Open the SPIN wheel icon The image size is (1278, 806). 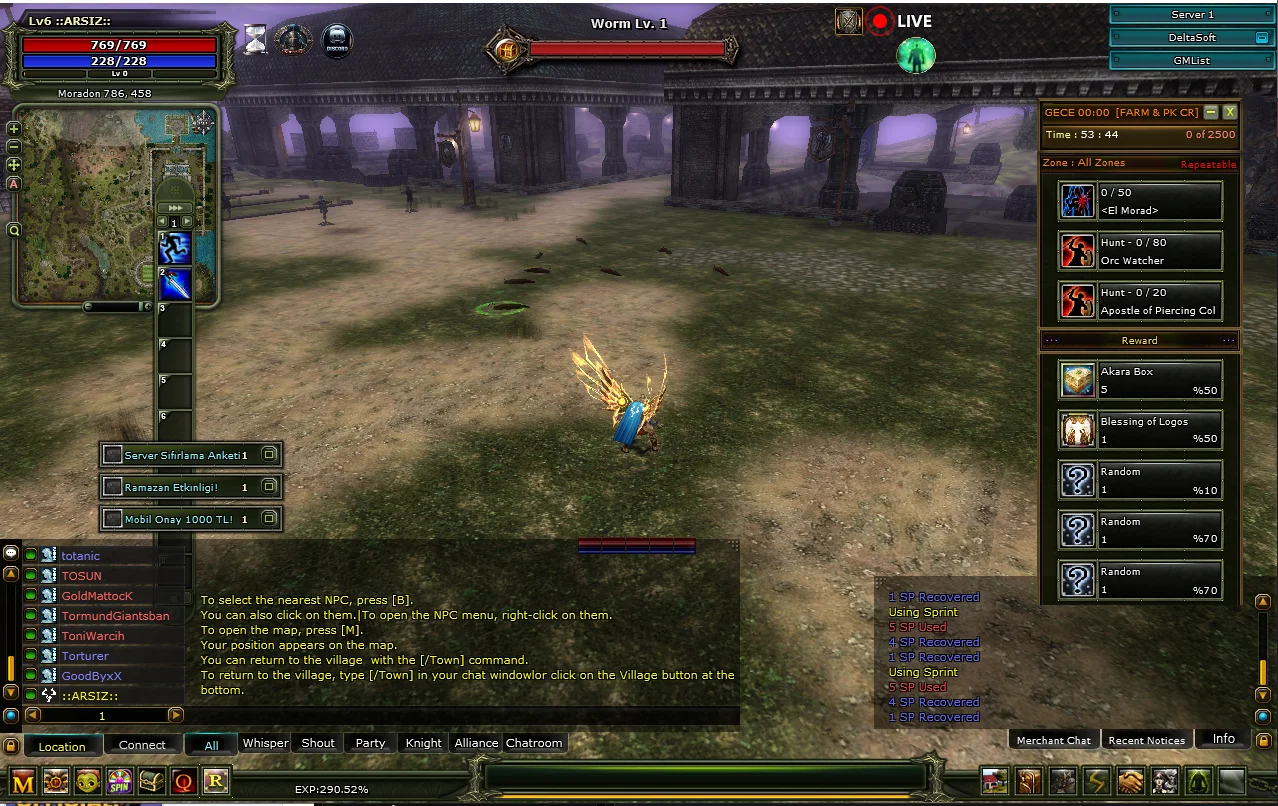120,781
